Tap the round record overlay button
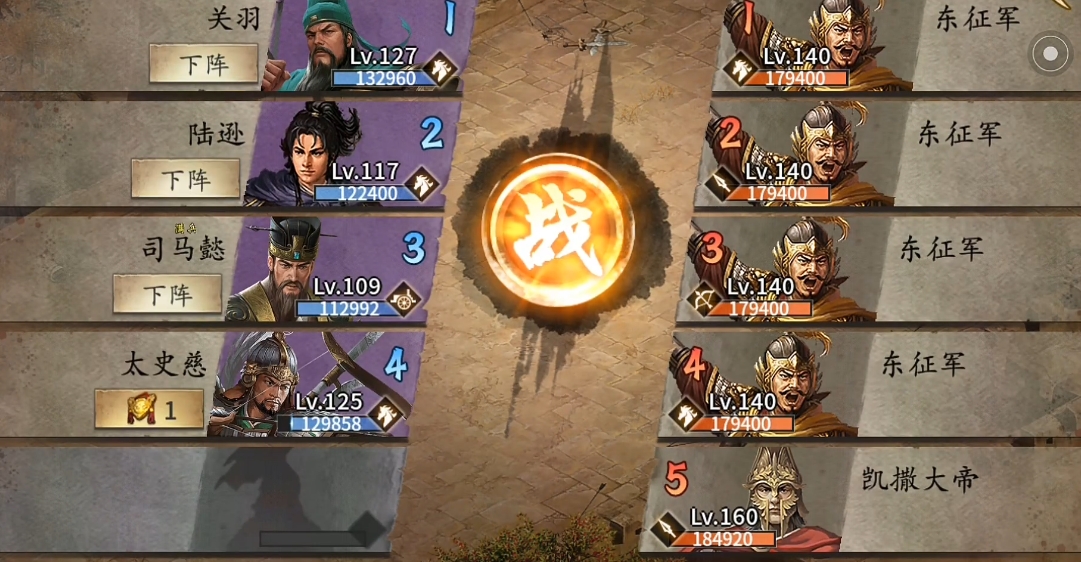 pyautogui.click(x=1050, y=54)
